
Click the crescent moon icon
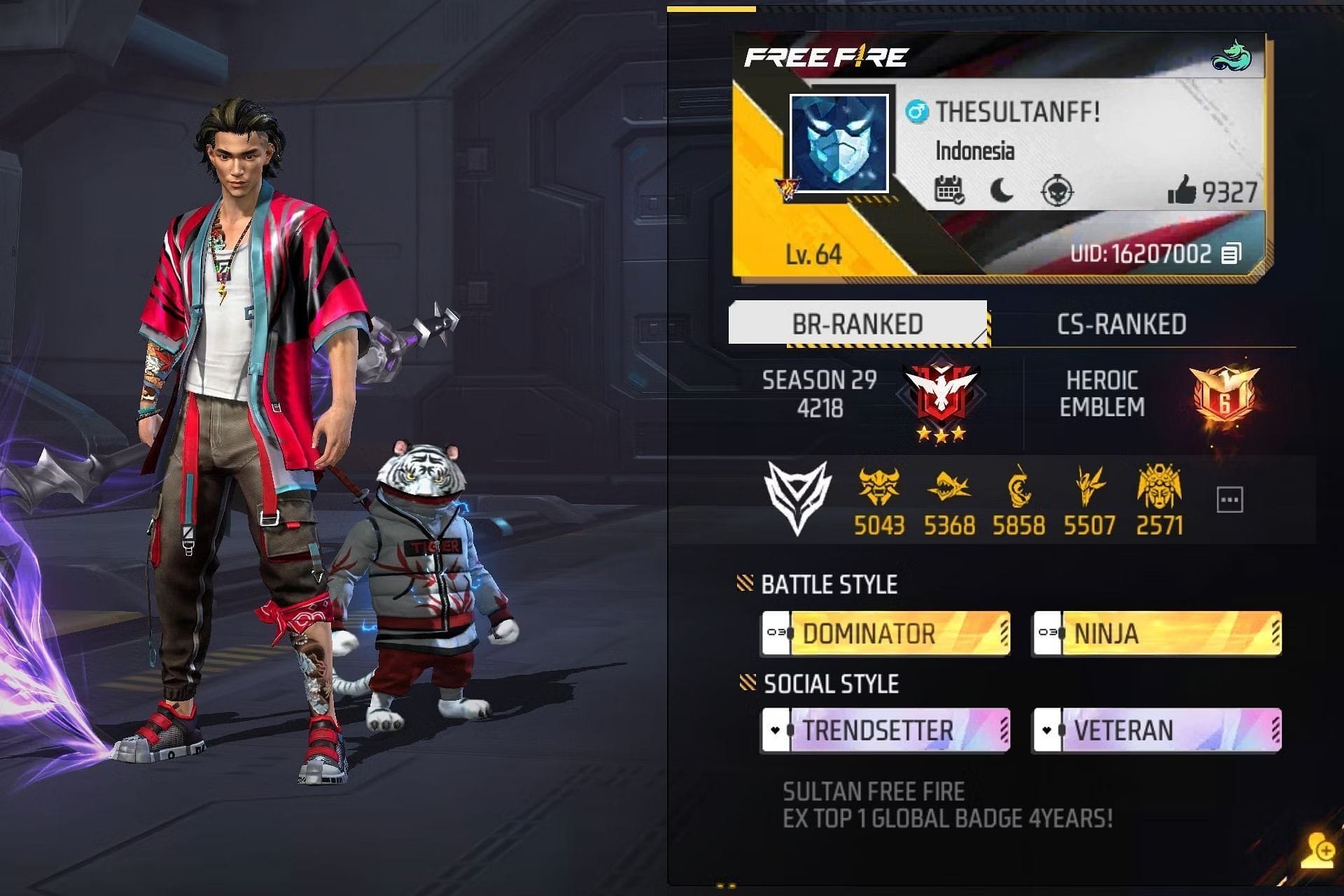(x=1002, y=190)
